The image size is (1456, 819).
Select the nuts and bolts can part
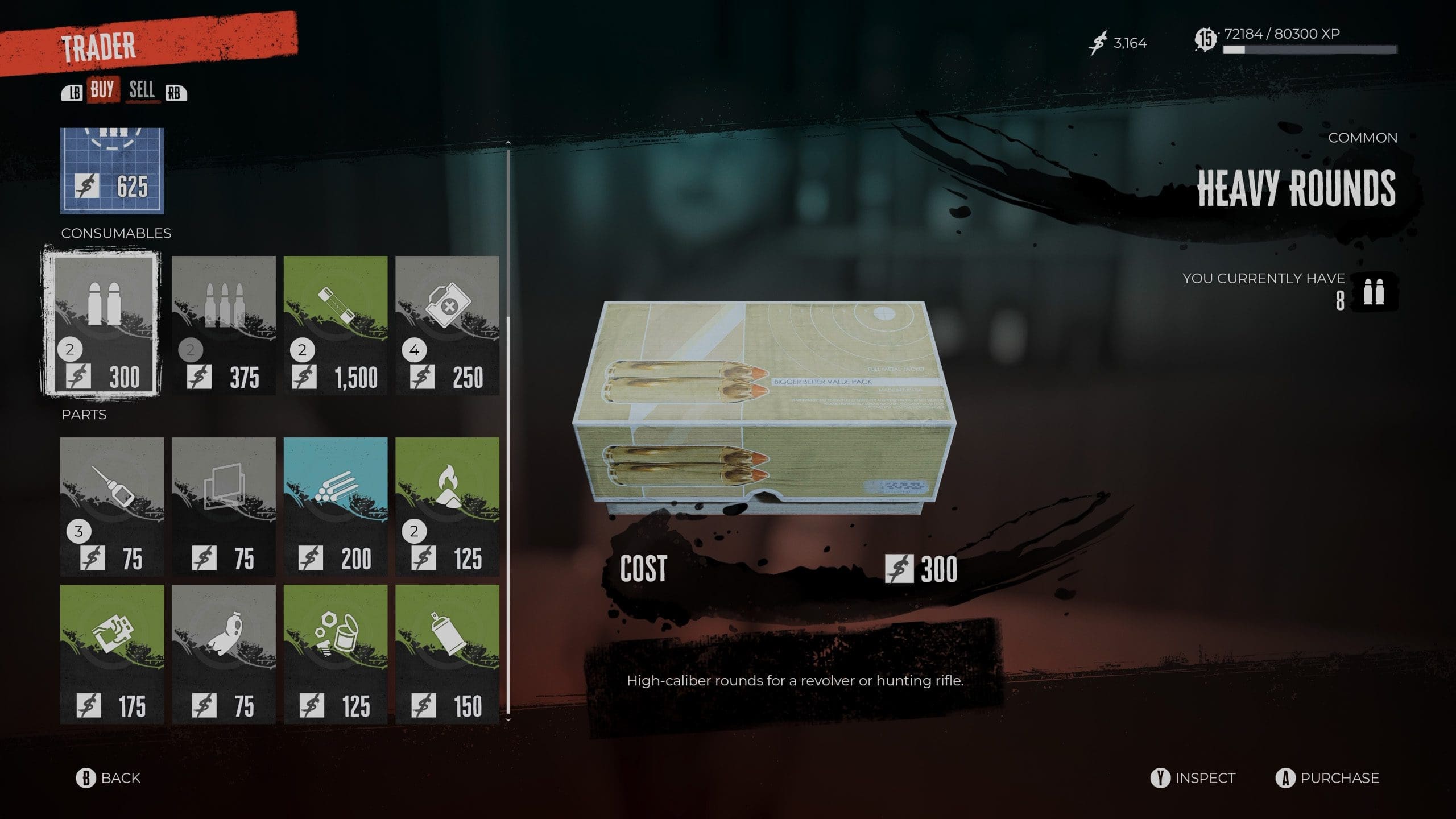(x=336, y=654)
